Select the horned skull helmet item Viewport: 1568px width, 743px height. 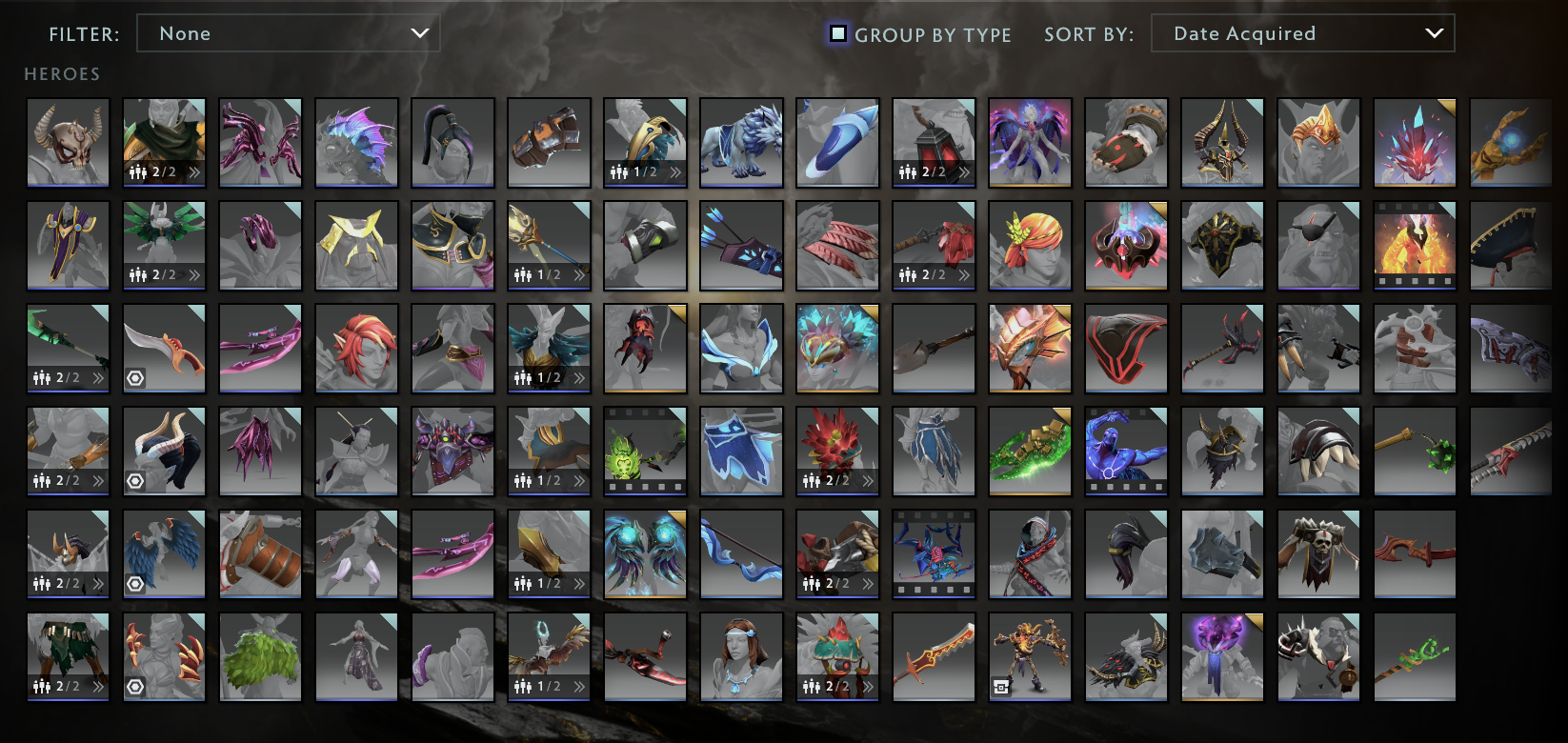coord(67,143)
